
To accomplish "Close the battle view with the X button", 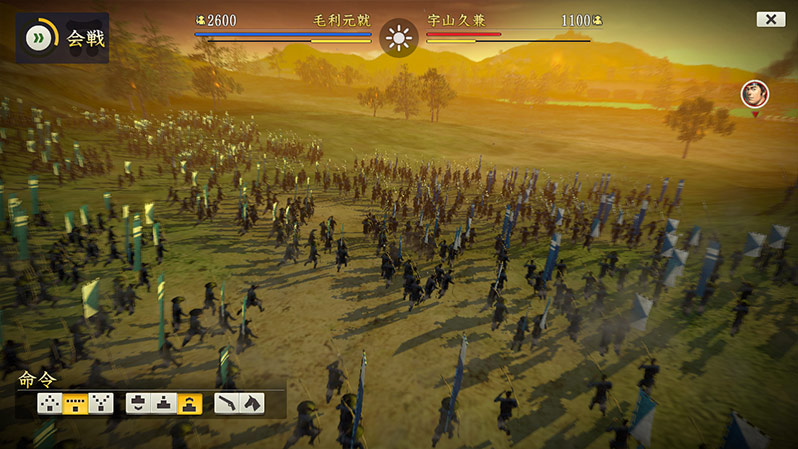I will pyautogui.click(x=770, y=19).
